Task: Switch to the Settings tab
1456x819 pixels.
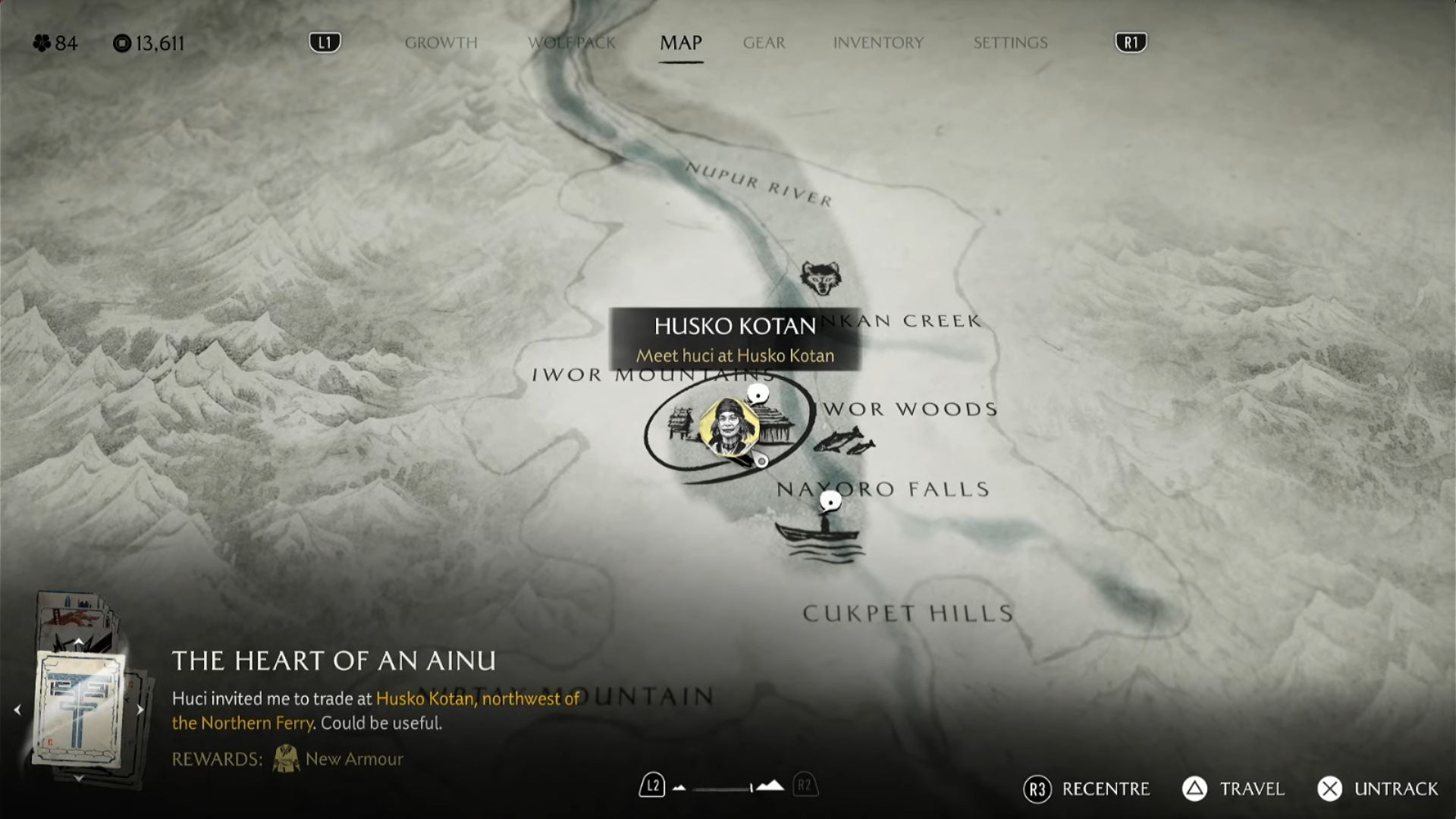Action: (1010, 42)
